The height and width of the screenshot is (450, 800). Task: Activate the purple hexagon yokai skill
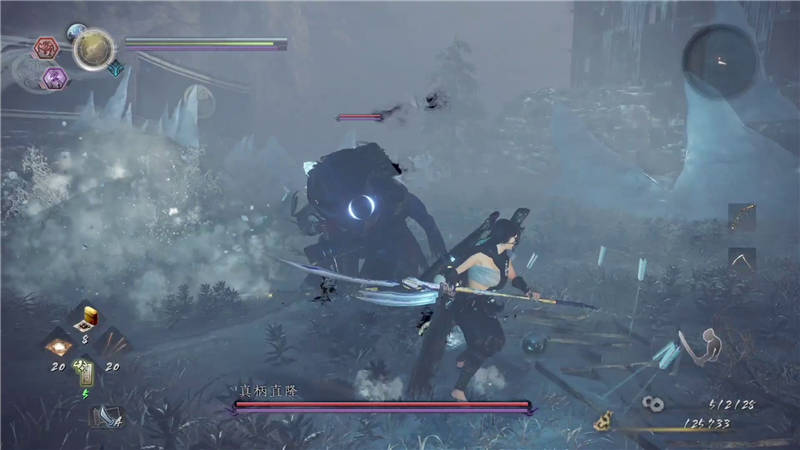[x=54, y=78]
